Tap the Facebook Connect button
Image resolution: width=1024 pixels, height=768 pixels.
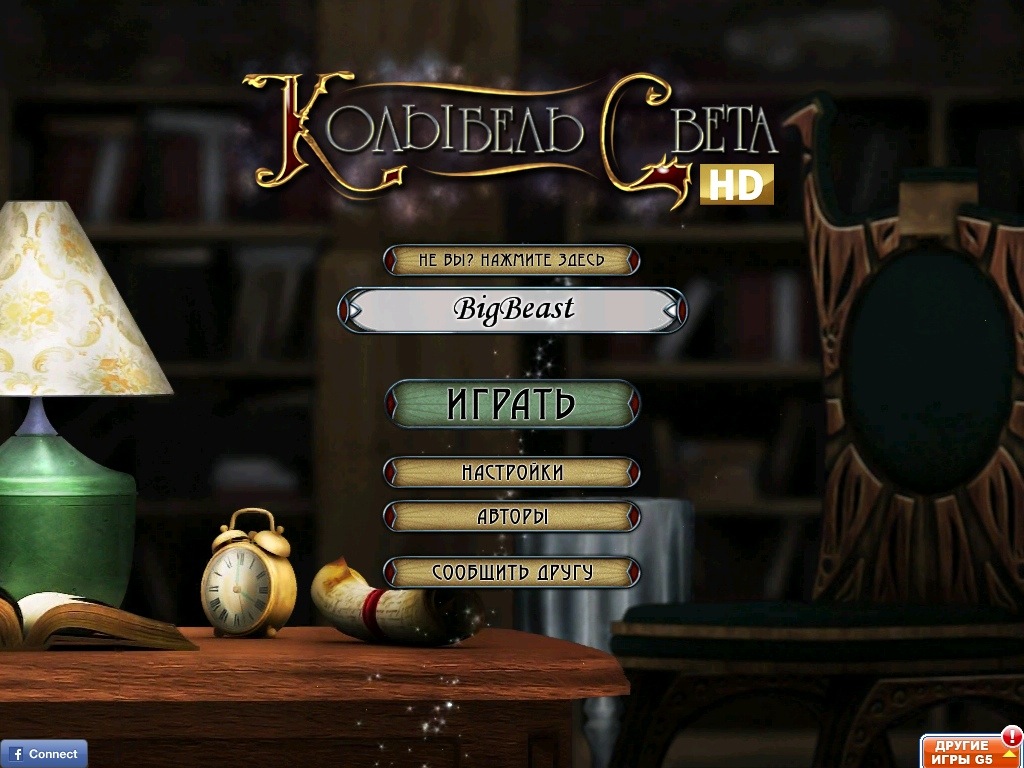(x=44, y=753)
